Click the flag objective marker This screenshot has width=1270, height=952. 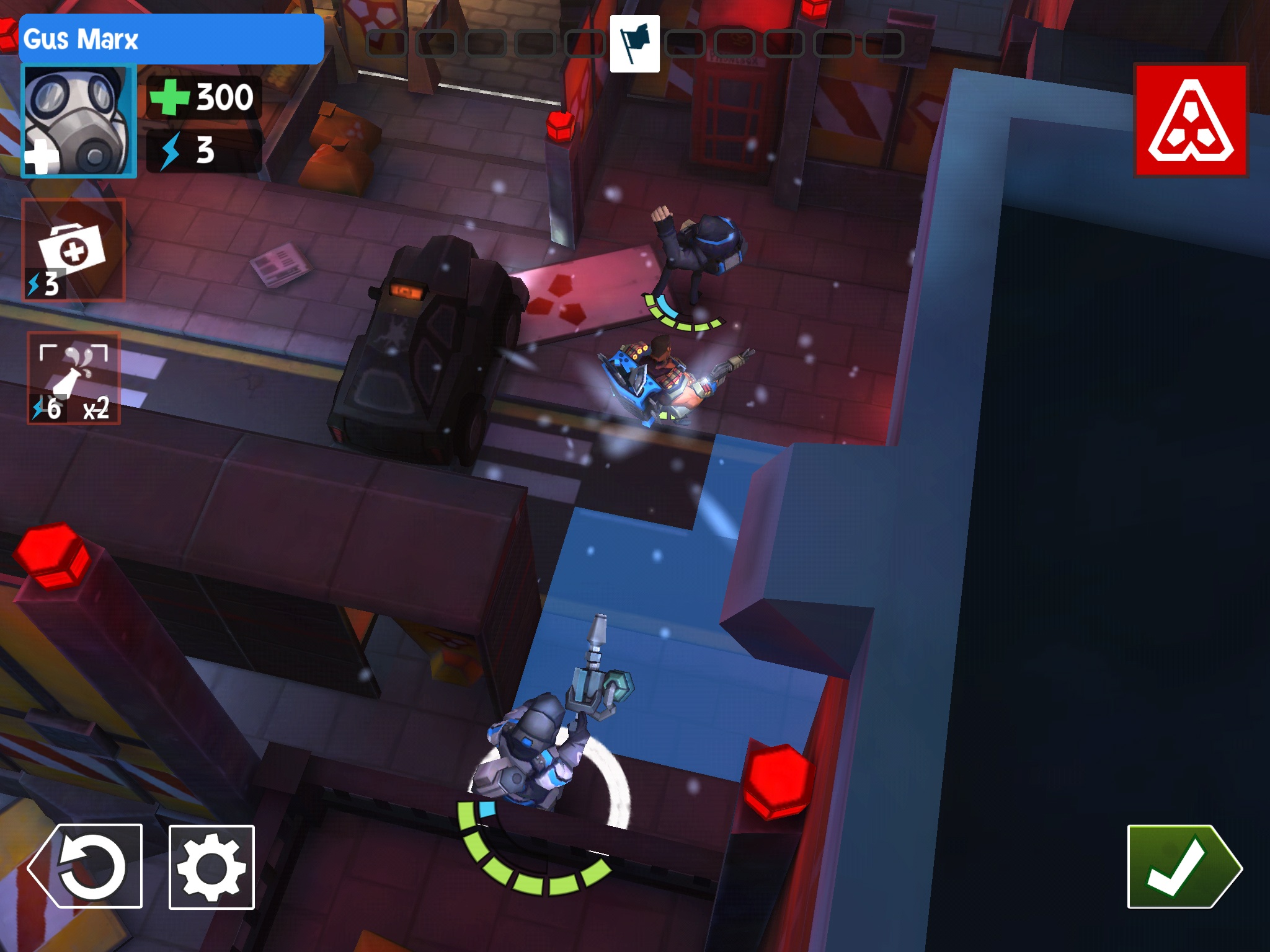click(634, 43)
